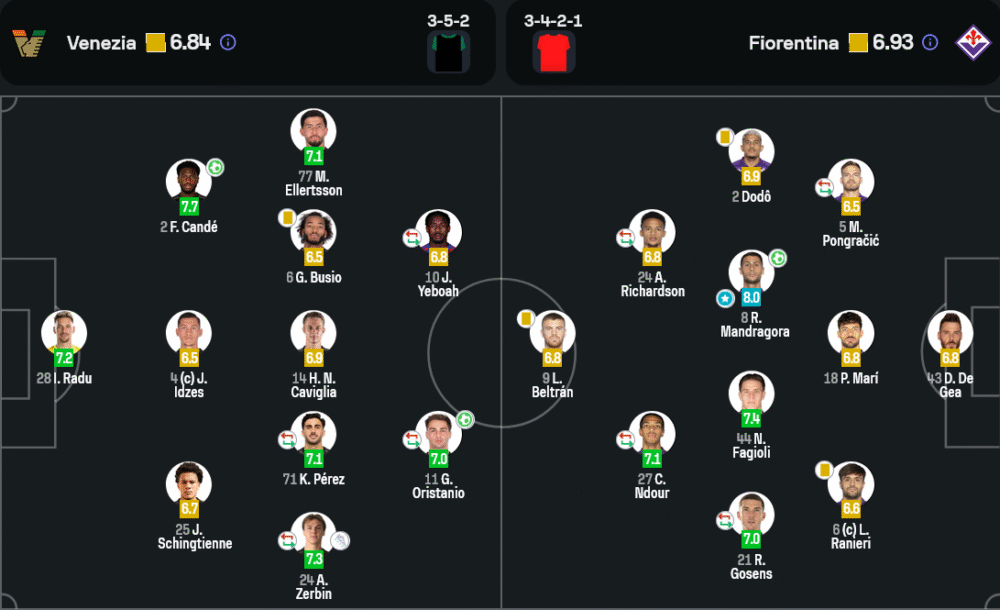
Task: Choose G. Busio on the pitch
Action: tap(313, 233)
